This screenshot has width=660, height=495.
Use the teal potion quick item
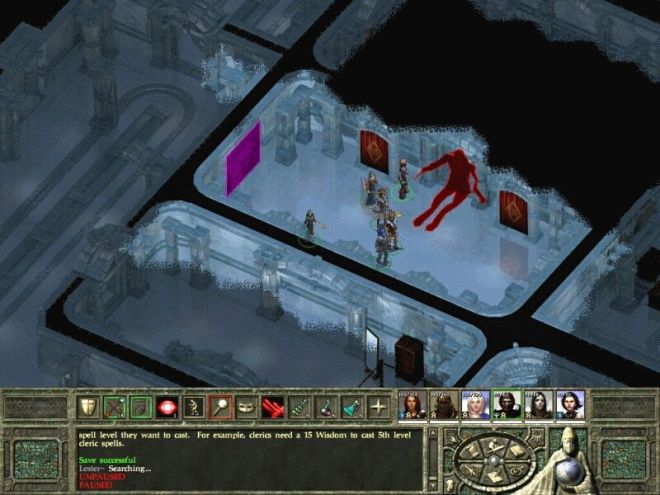point(352,407)
